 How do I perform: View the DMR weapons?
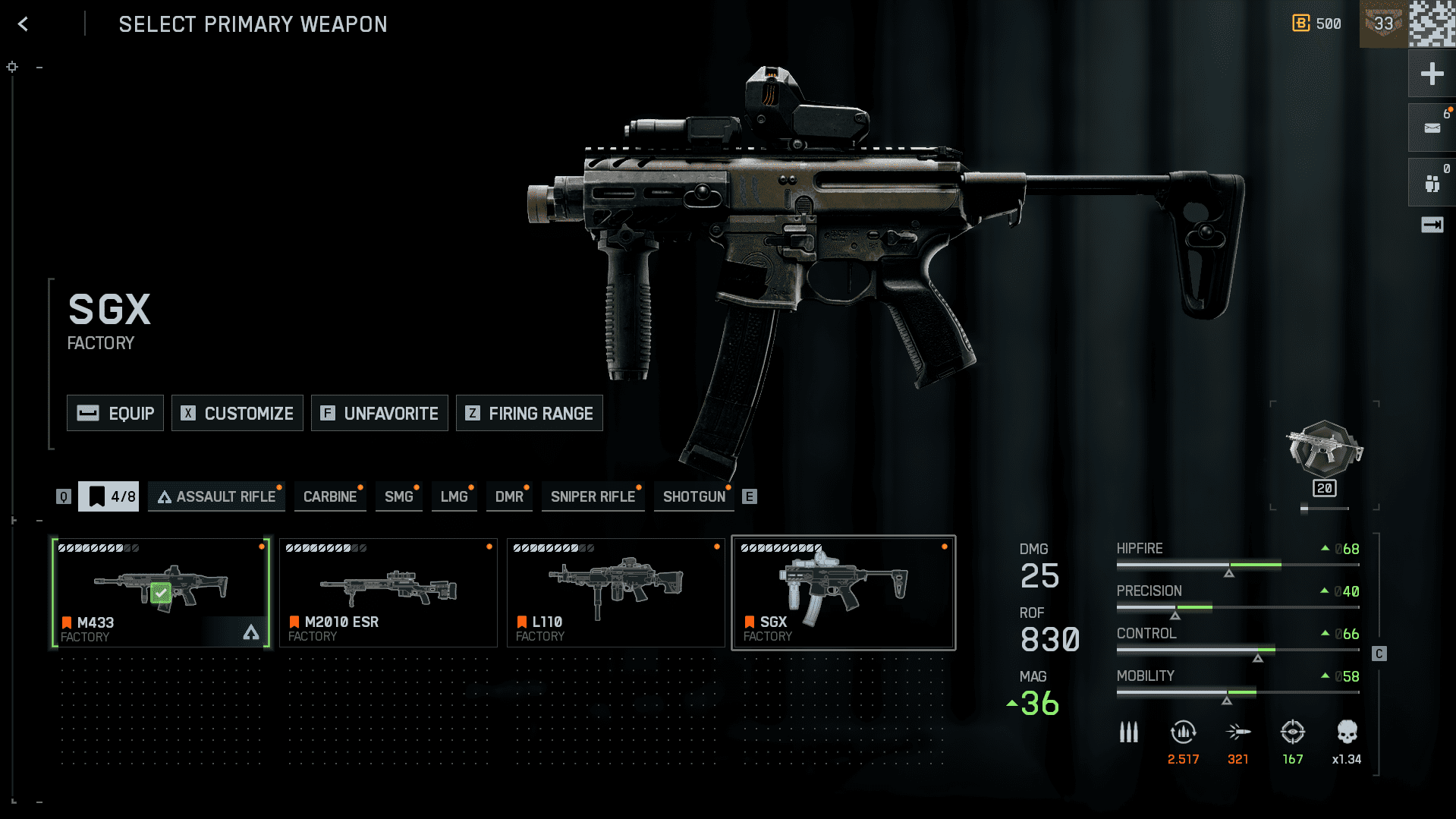tap(509, 496)
